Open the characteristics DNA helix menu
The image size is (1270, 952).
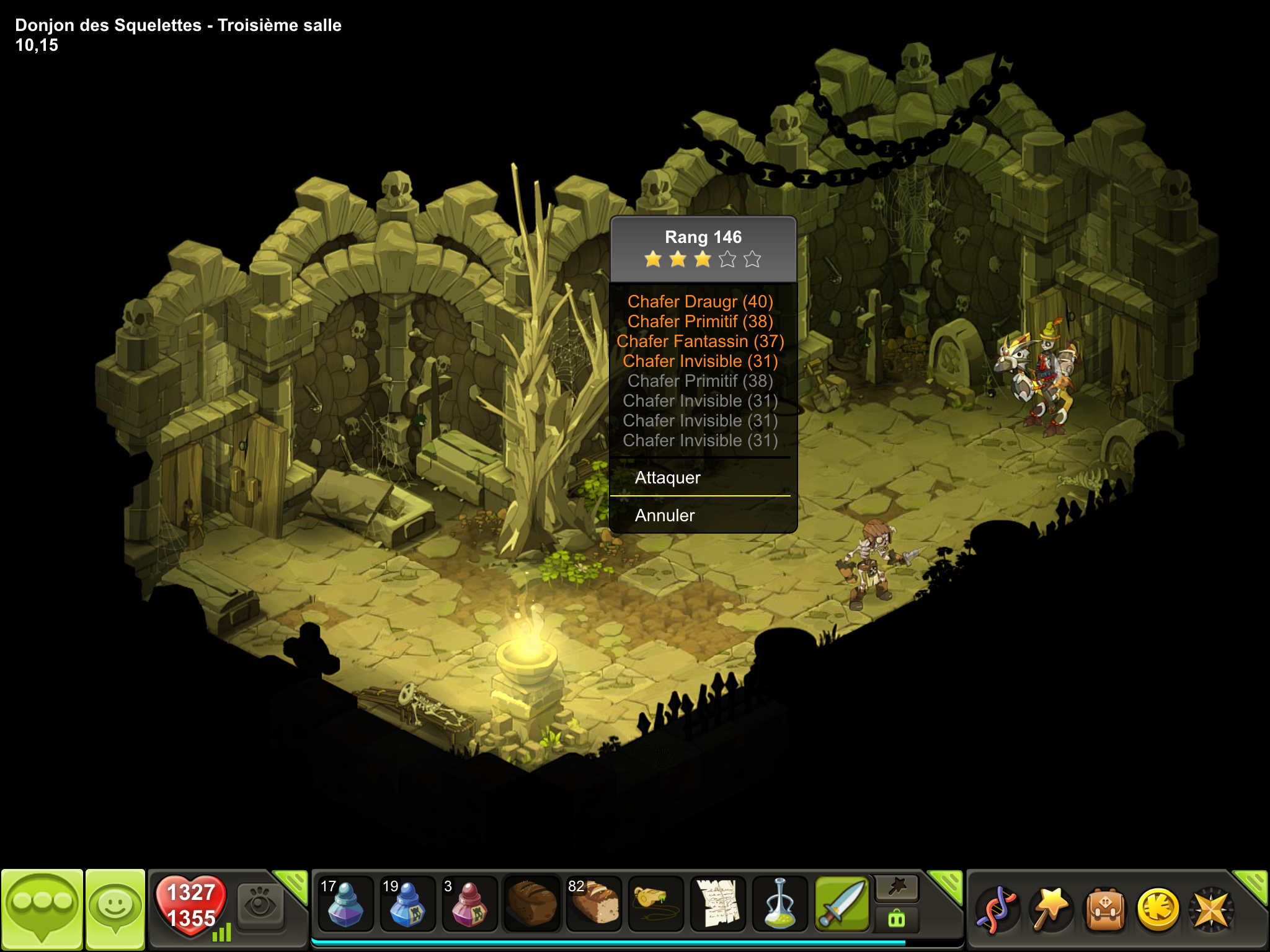pos(996,910)
